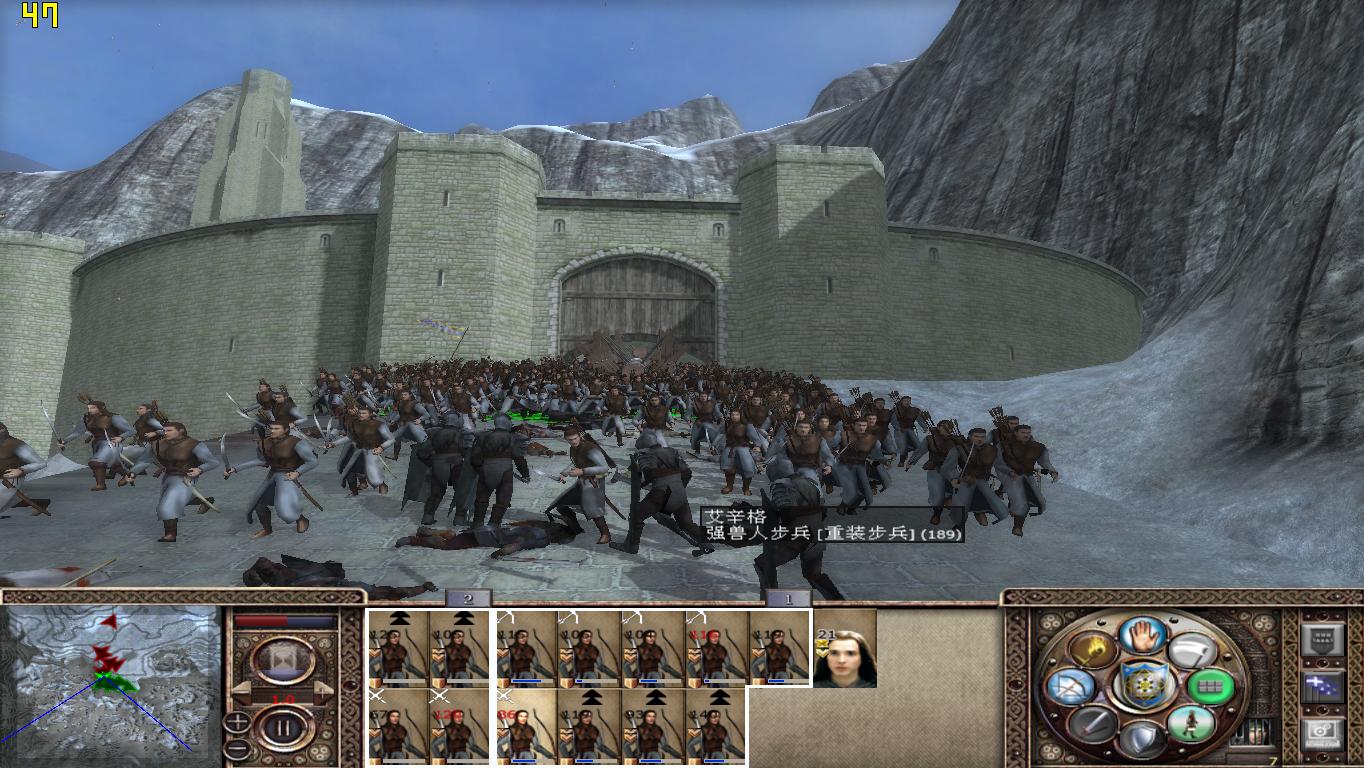Toggle fire arrows with the flaming torch icon
Viewport: 1364px width, 768px height.
1094,650
